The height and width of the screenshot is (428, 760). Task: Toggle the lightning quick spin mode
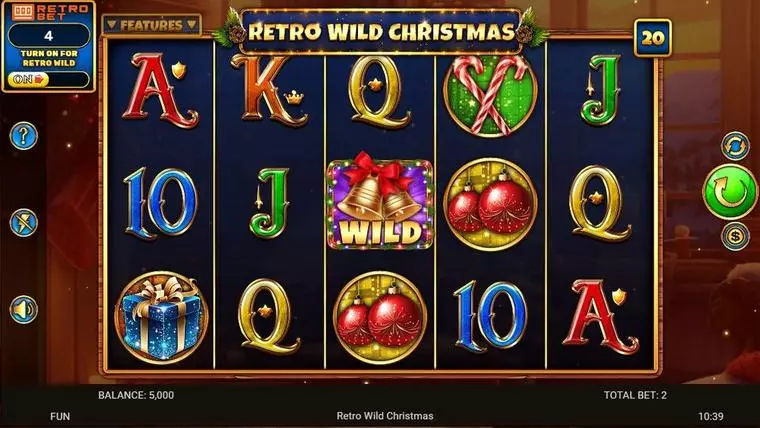click(x=23, y=222)
